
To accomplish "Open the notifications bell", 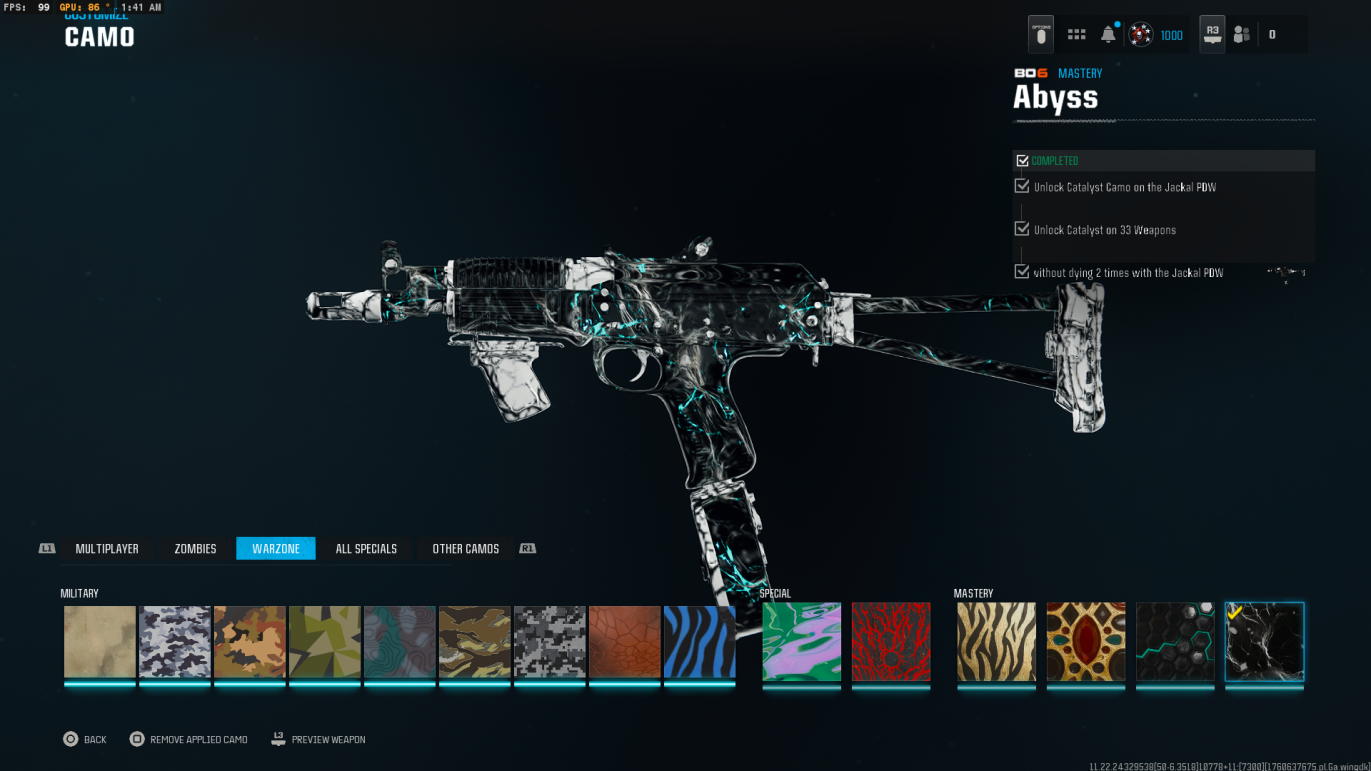I will [1108, 35].
